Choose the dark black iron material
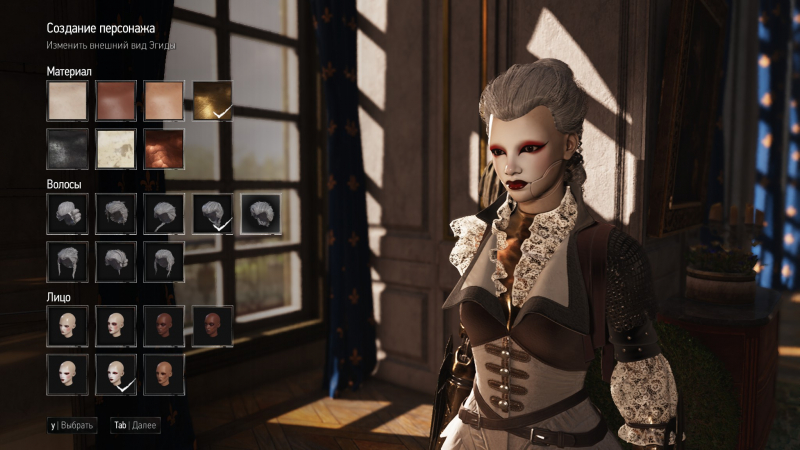The height and width of the screenshot is (450, 800). tap(67, 149)
